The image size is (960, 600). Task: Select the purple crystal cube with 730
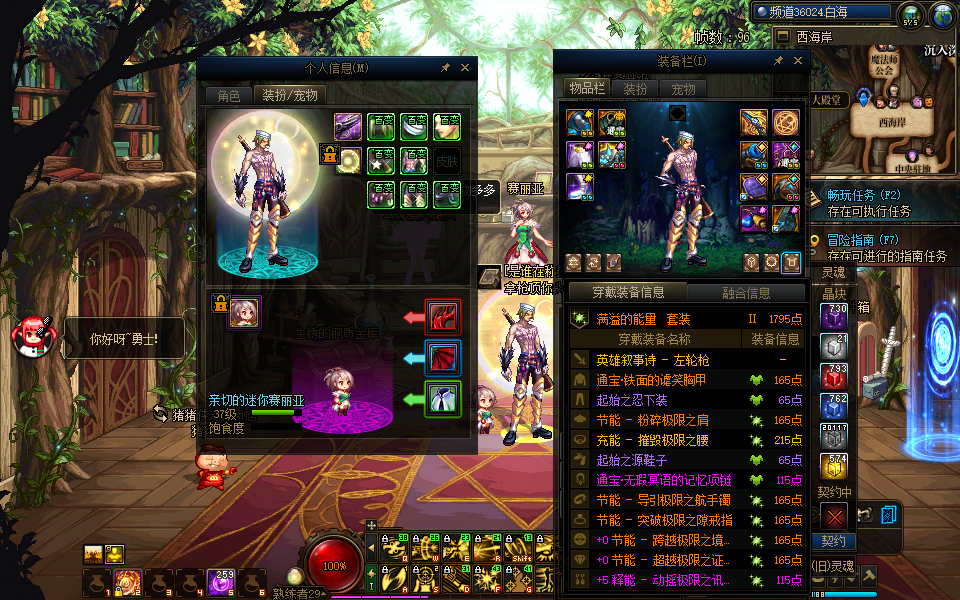point(834,317)
